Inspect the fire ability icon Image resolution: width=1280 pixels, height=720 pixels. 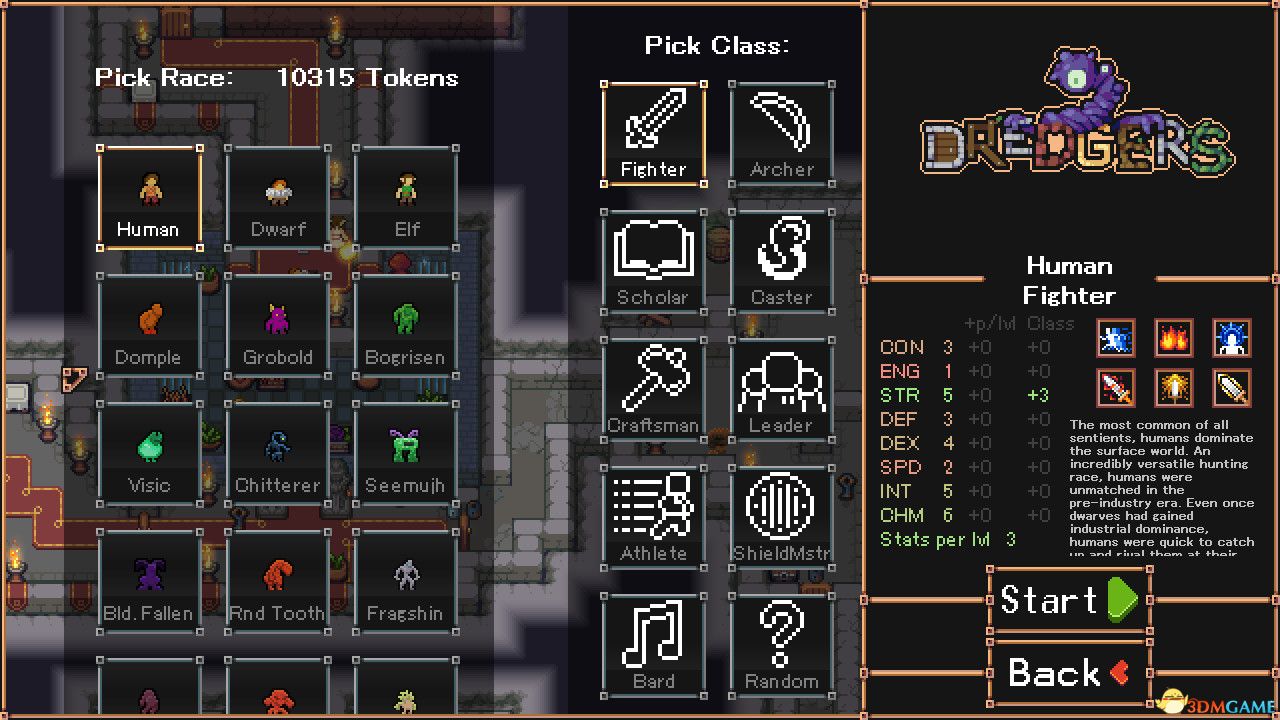coord(1173,338)
